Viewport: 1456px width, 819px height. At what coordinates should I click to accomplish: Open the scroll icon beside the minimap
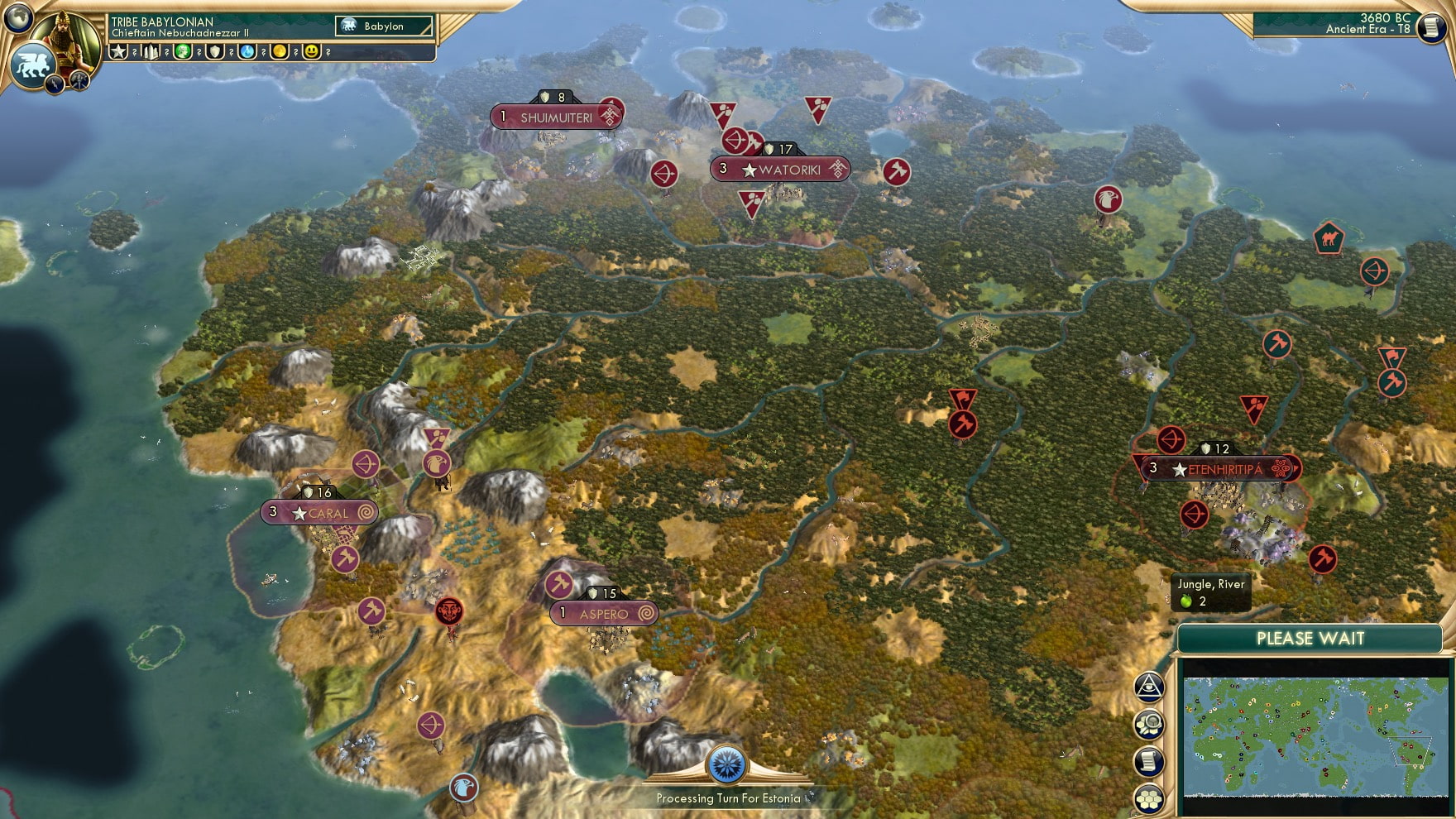point(1149,762)
